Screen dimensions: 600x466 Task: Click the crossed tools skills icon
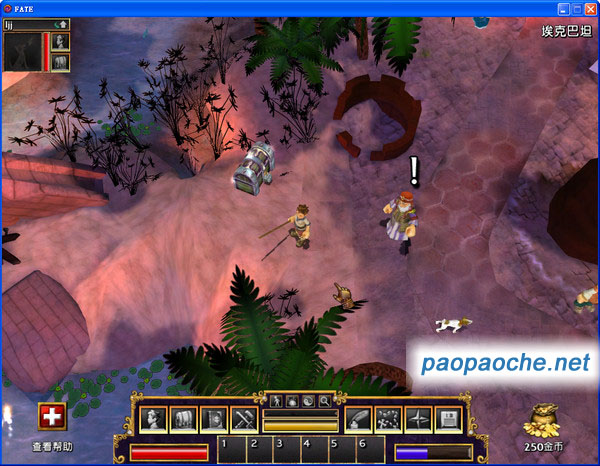tap(244, 420)
